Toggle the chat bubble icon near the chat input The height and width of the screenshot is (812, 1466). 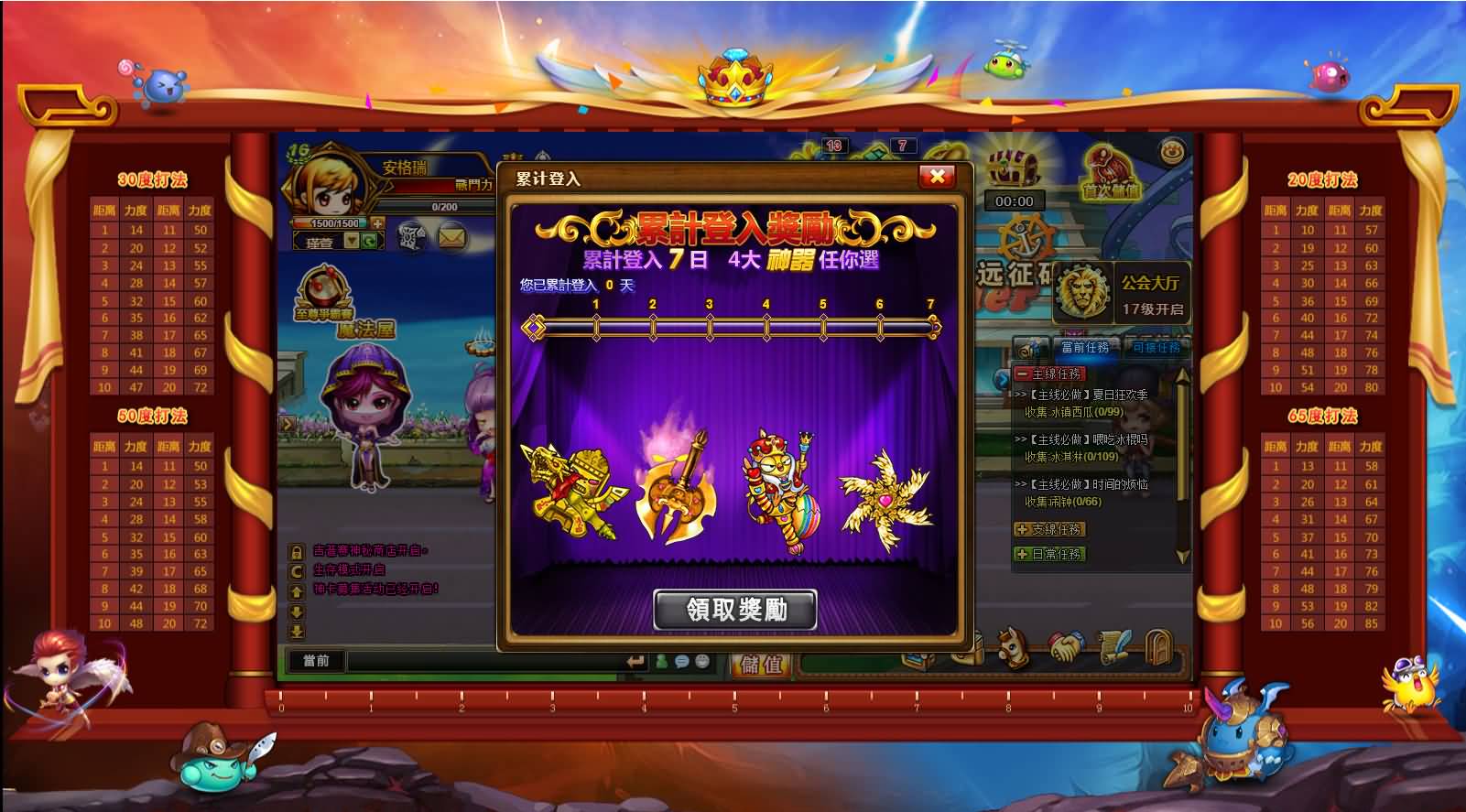click(x=680, y=662)
